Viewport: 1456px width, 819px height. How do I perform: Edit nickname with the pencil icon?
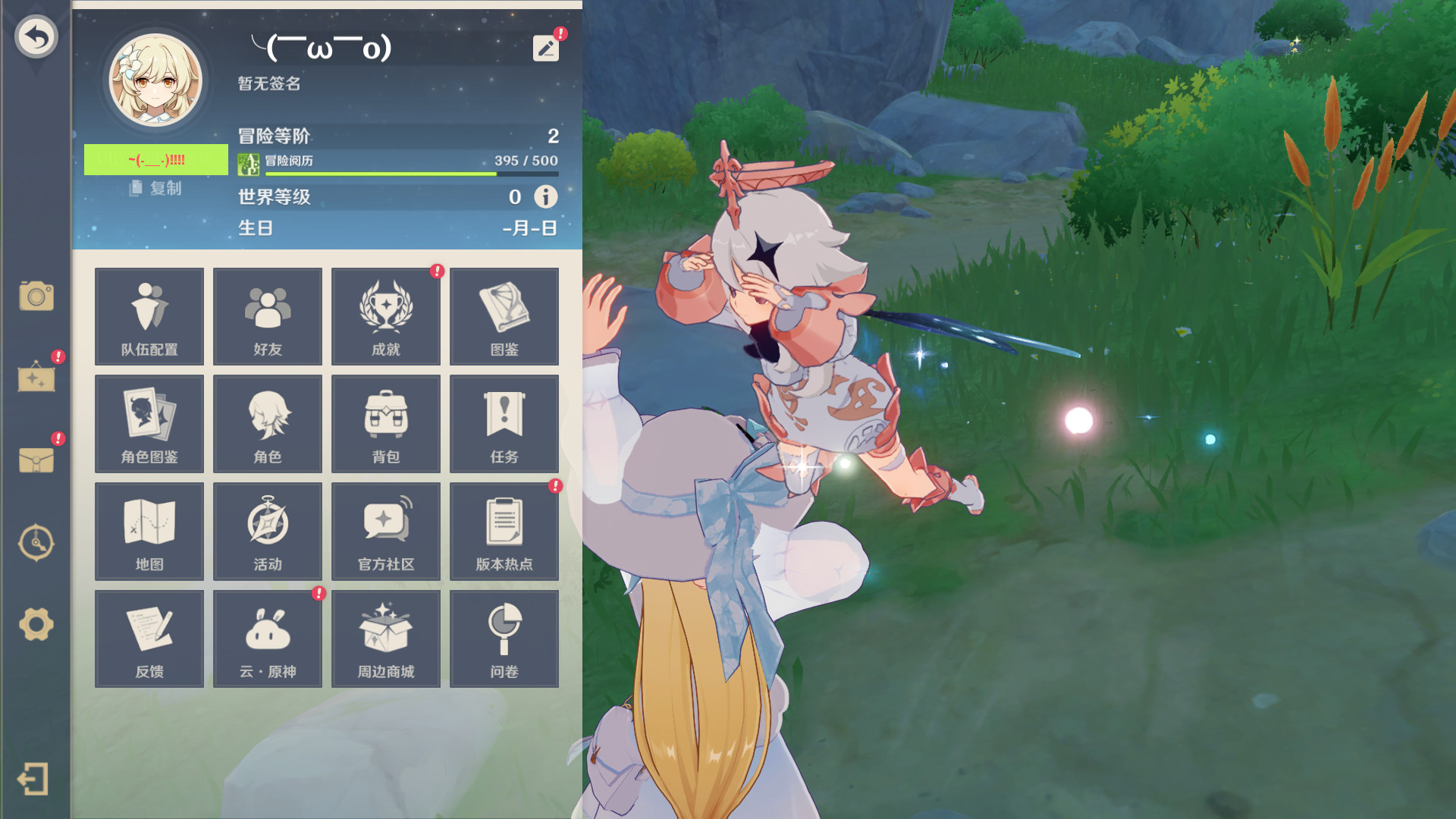click(x=544, y=48)
